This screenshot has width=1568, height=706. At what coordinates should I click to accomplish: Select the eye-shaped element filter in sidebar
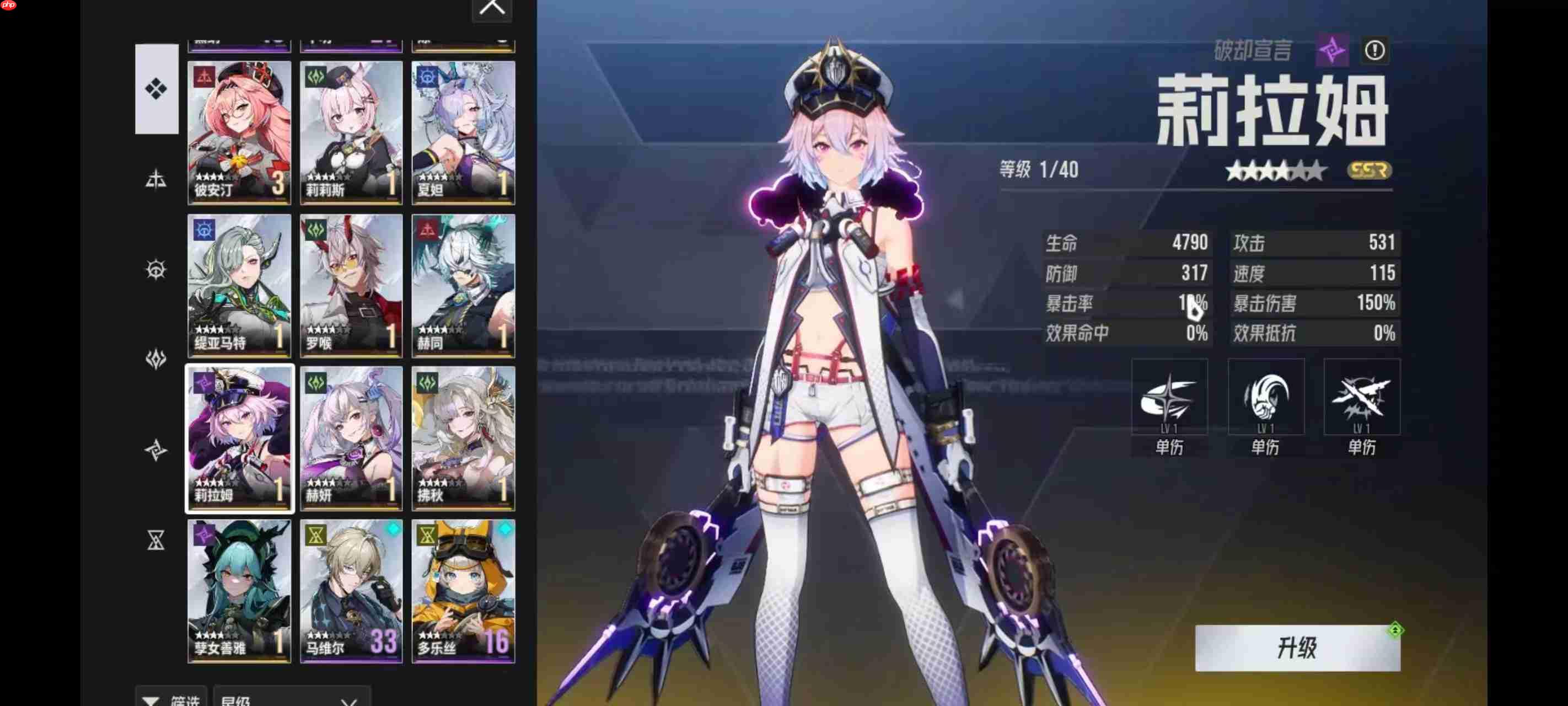click(x=157, y=270)
